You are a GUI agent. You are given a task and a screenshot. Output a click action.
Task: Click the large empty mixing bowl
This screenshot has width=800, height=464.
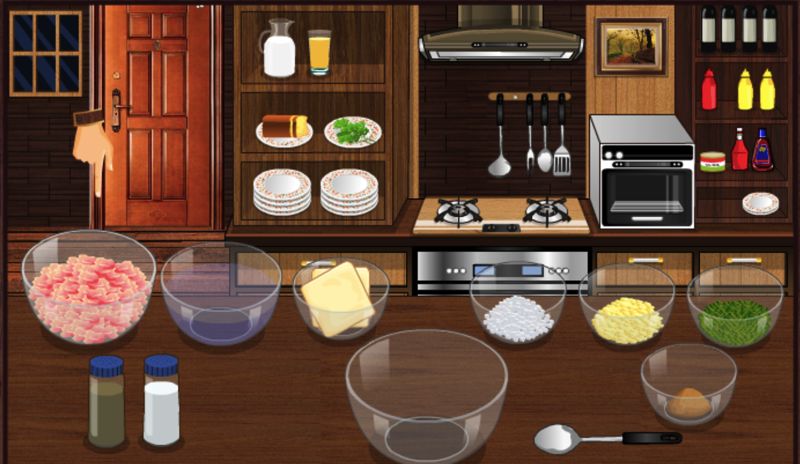427,397
